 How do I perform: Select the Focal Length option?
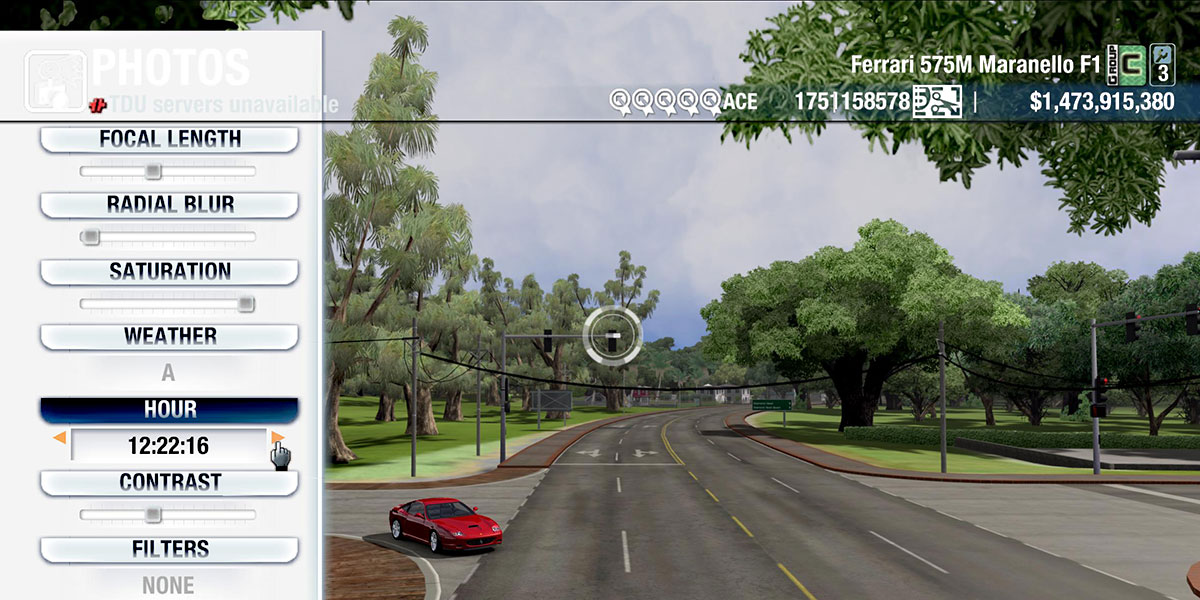tap(169, 139)
